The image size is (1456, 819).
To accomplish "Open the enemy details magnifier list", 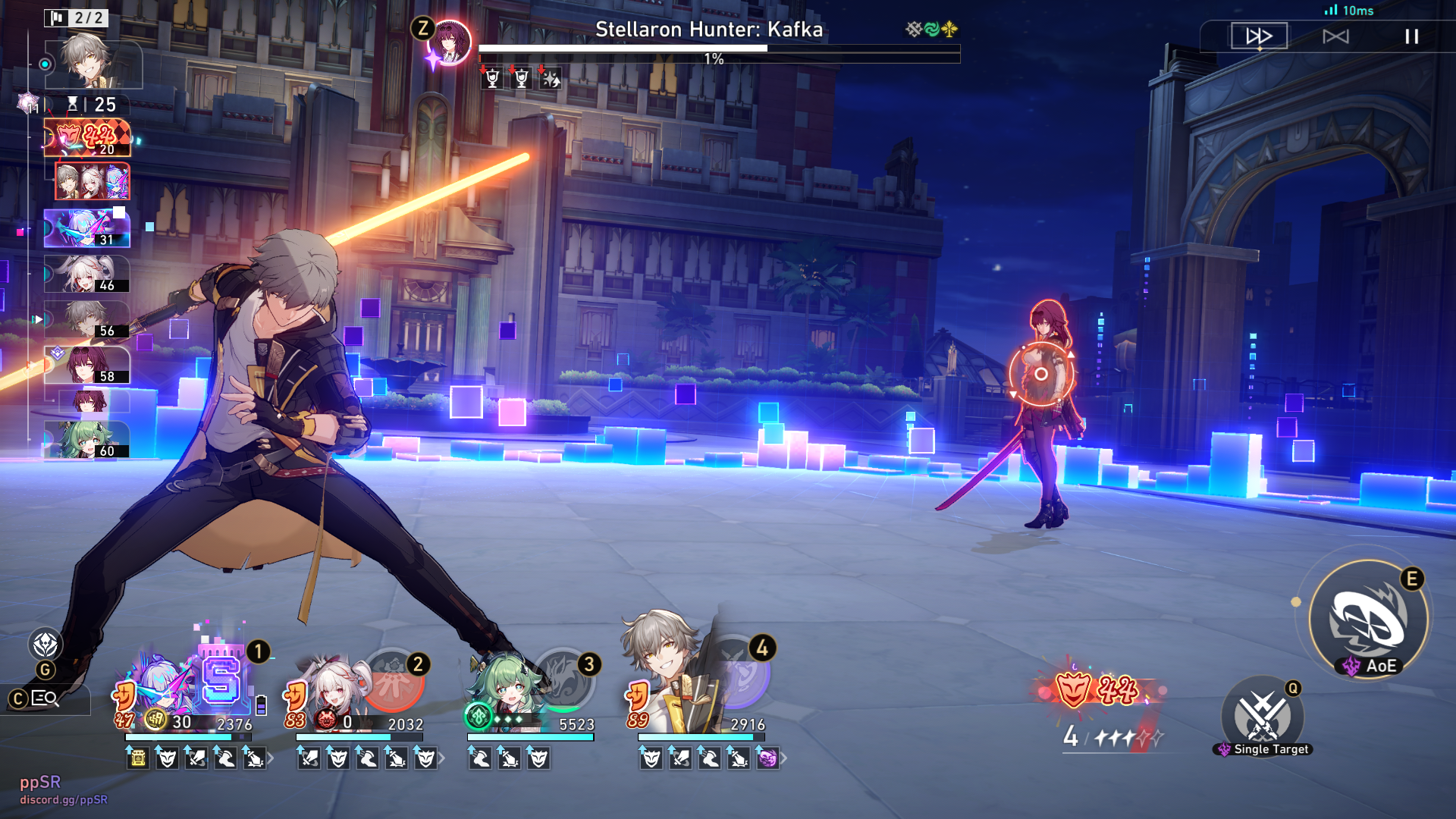I will pos(45,698).
